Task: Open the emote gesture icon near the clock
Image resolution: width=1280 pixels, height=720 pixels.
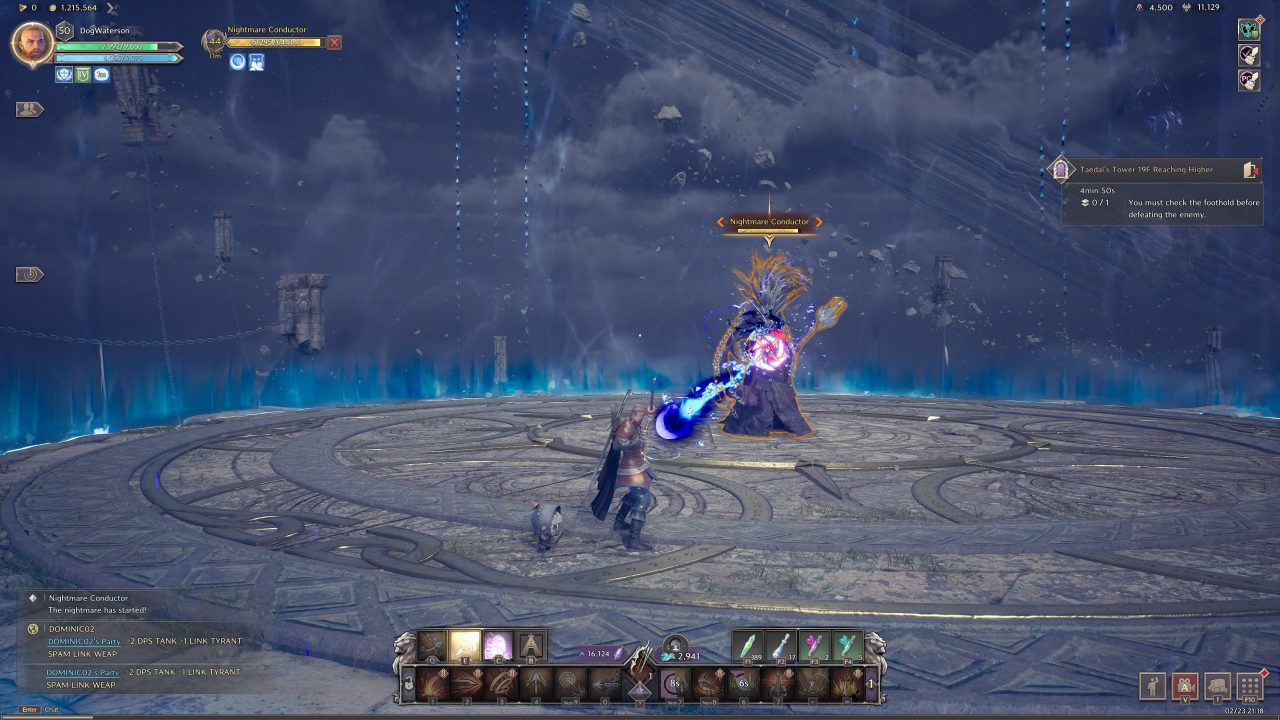Action: tap(1153, 685)
